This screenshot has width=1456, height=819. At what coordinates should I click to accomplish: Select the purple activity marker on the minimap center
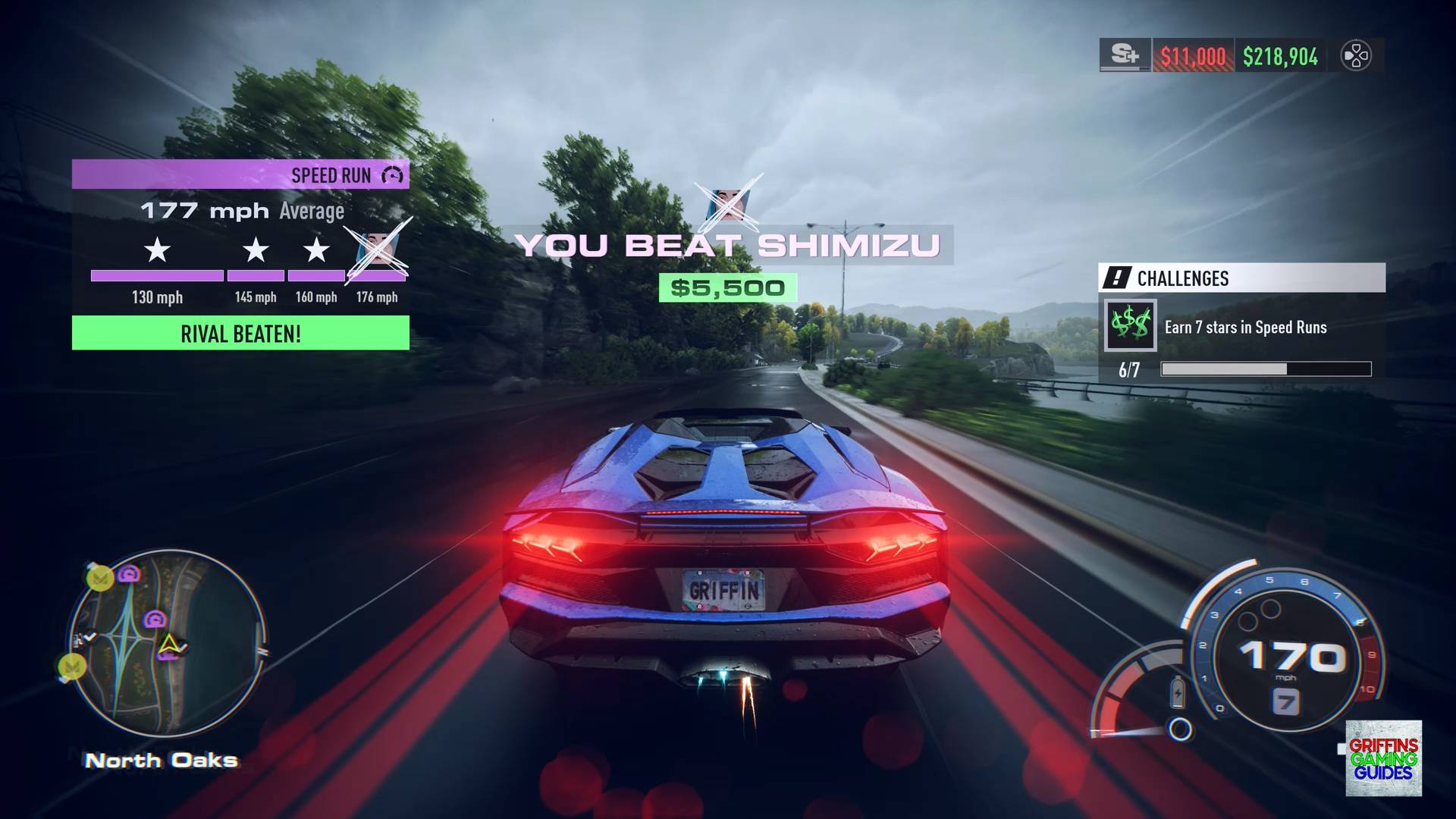click(155, 620)
